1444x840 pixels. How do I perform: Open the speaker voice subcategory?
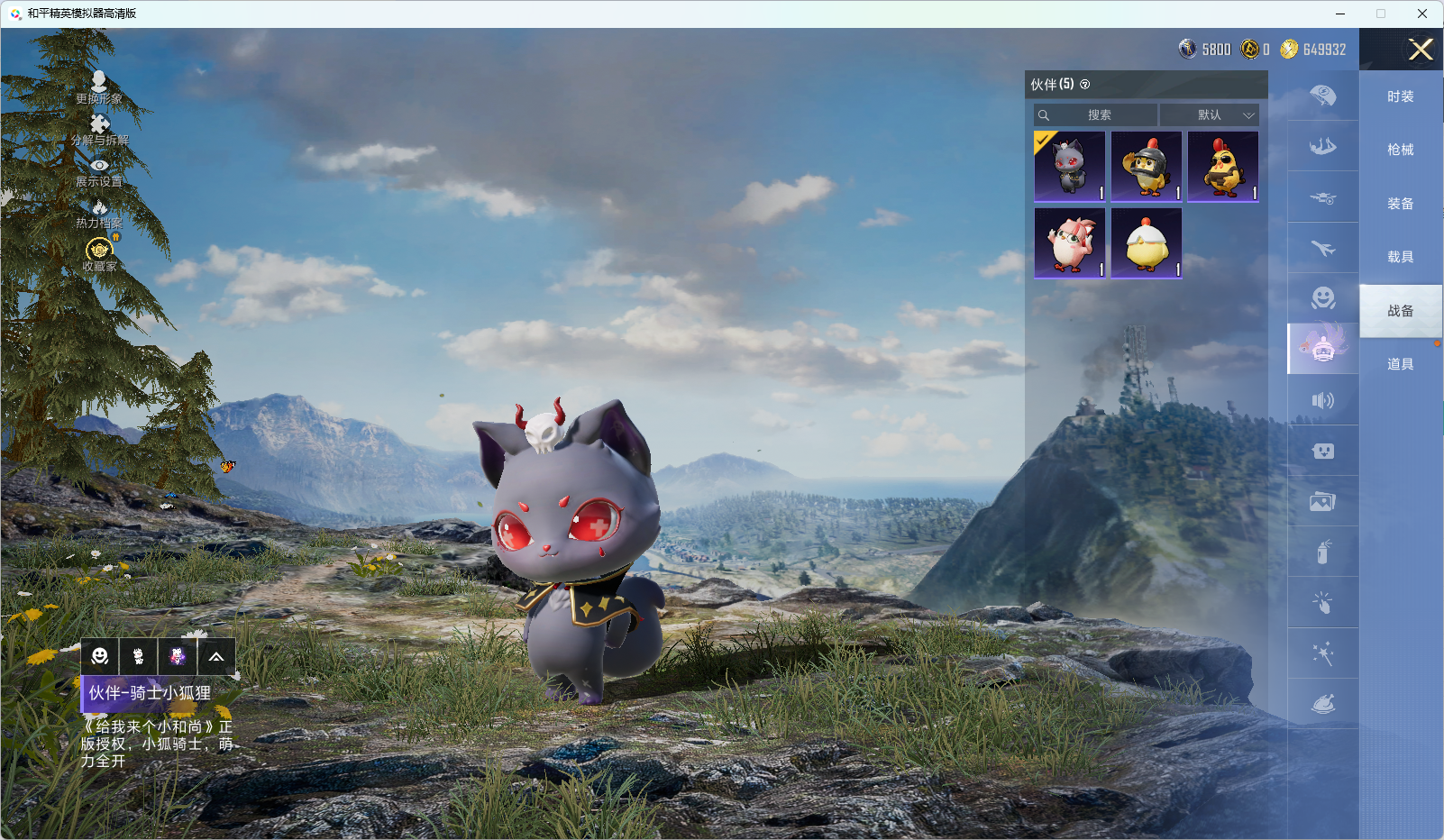[1322, 400]
